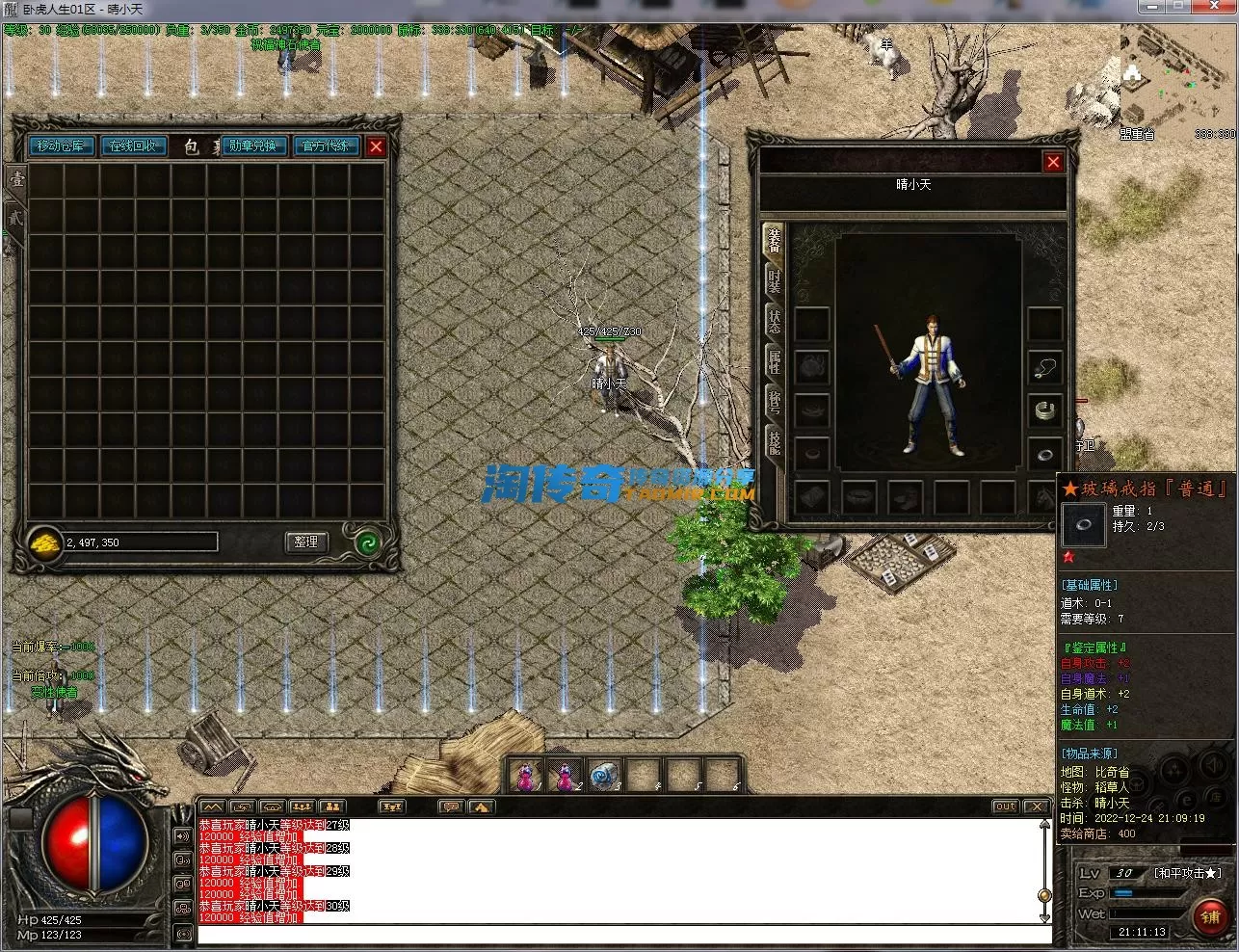Show the 属性 attributes tab
The height and width of the screenshot is (952, 1239).
coord(774,362)
